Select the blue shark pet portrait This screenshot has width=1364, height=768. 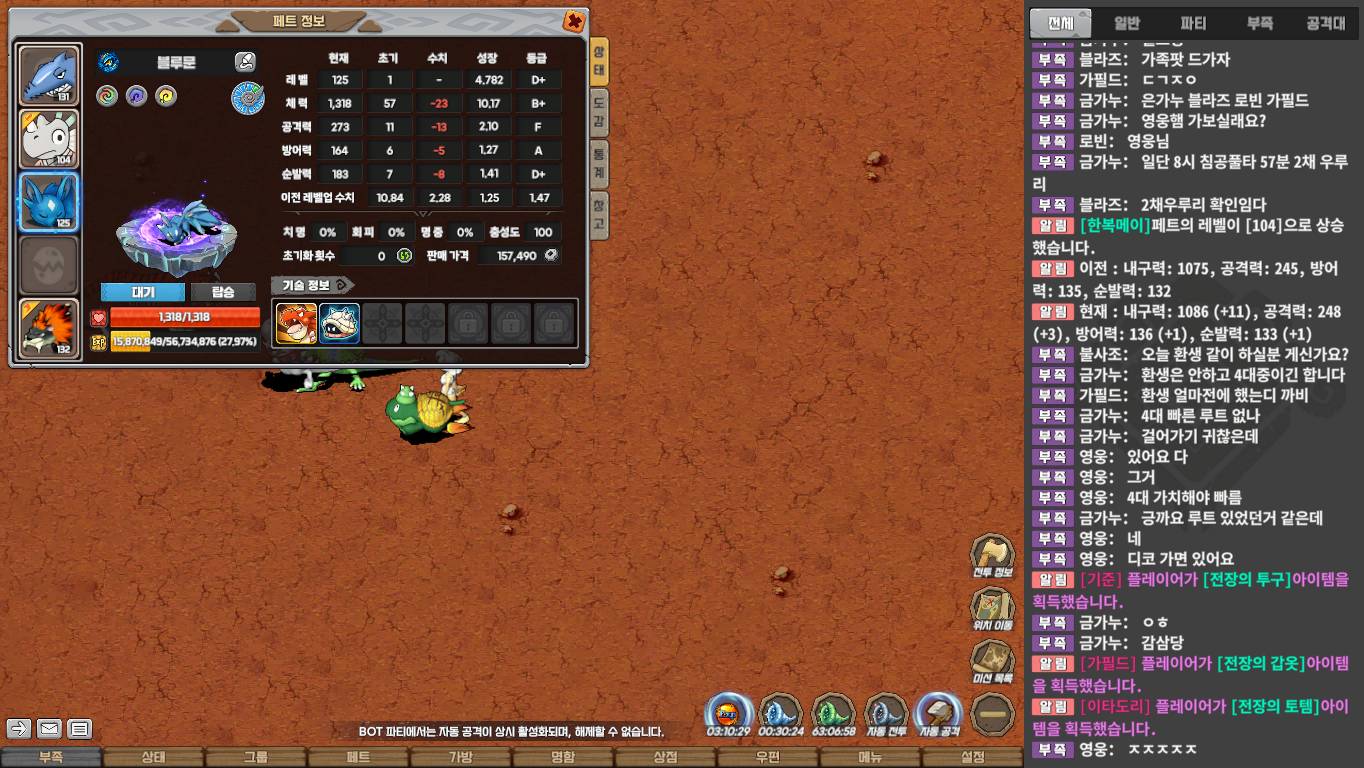[49, 76]
